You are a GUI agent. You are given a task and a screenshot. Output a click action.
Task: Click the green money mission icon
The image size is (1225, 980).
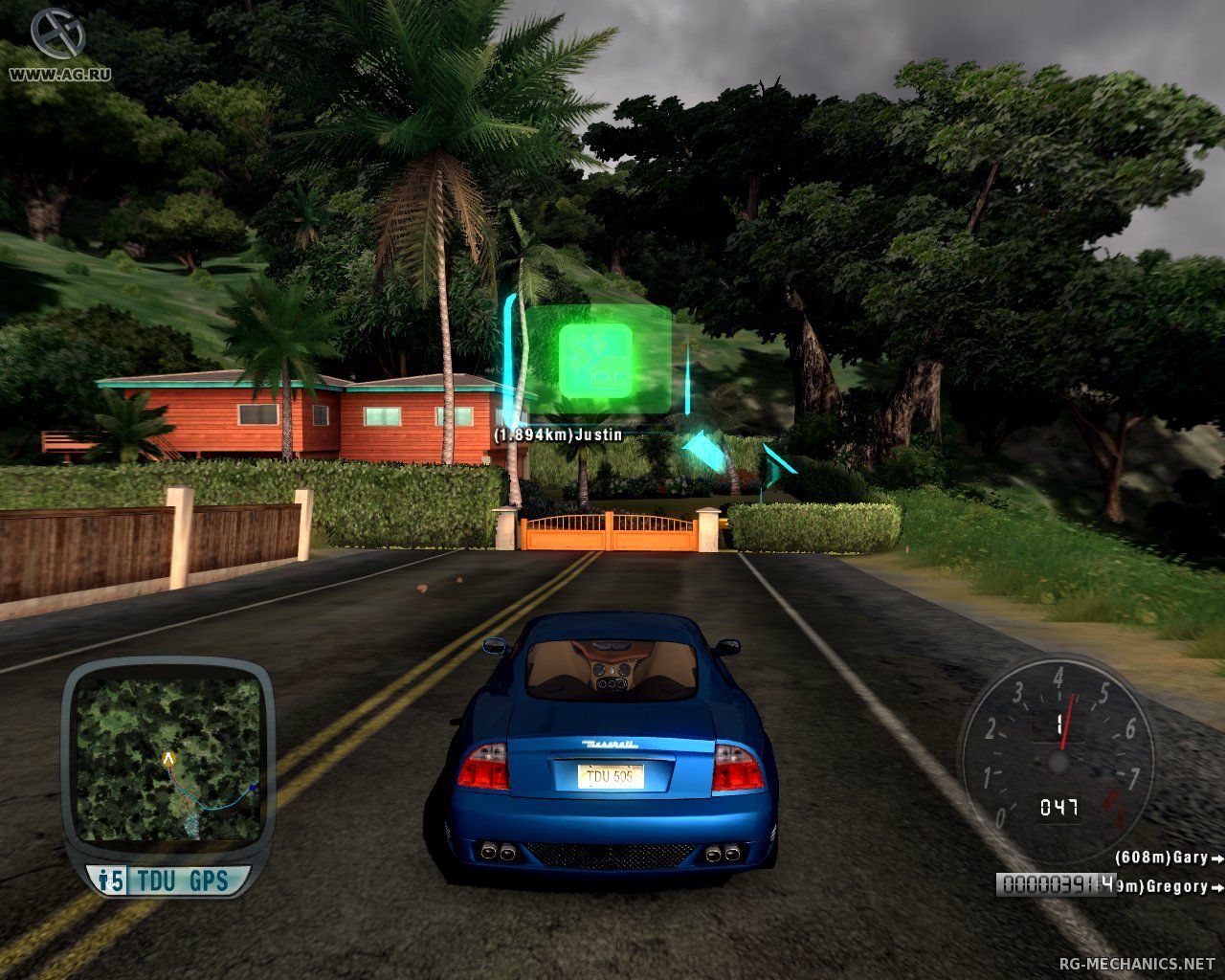595,358
